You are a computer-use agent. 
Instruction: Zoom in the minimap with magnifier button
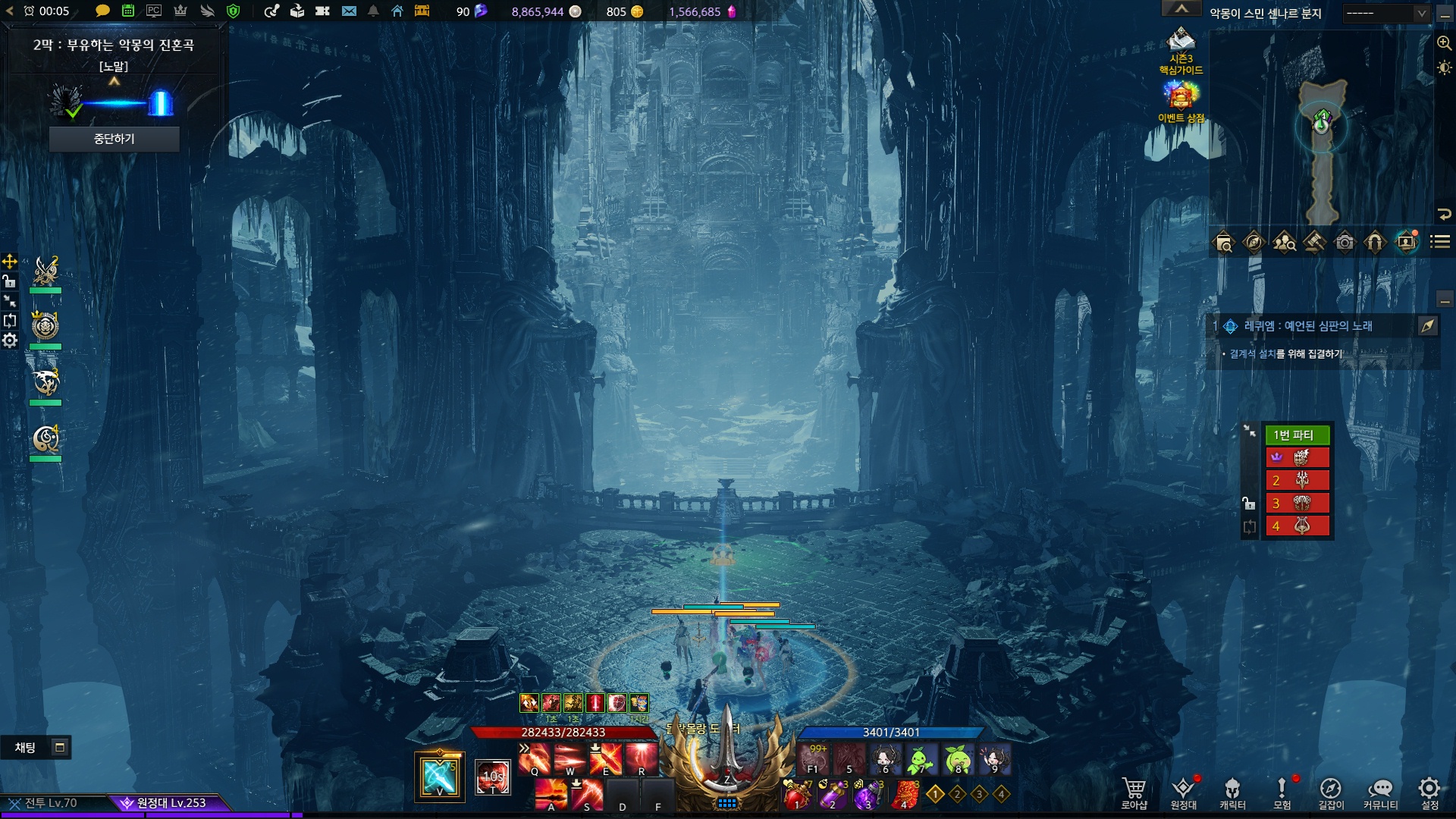[x=1444, y=43]
